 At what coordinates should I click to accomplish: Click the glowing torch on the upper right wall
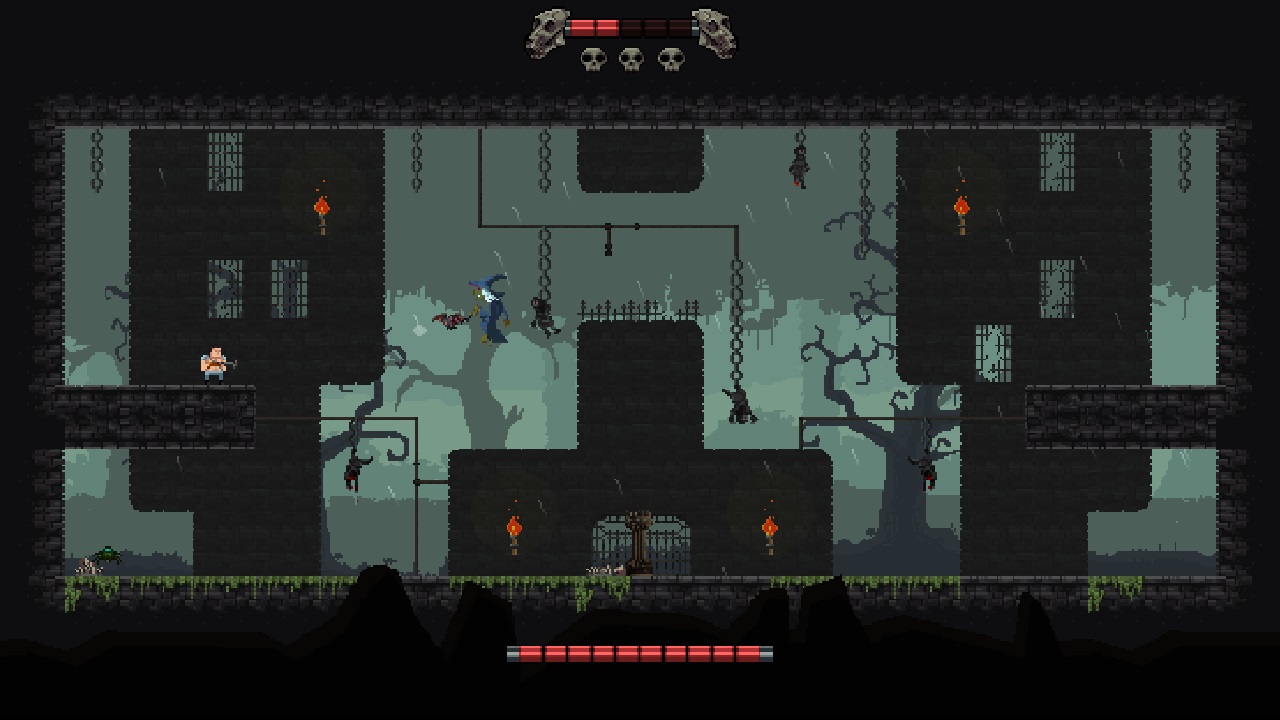[x=962, y=208]
